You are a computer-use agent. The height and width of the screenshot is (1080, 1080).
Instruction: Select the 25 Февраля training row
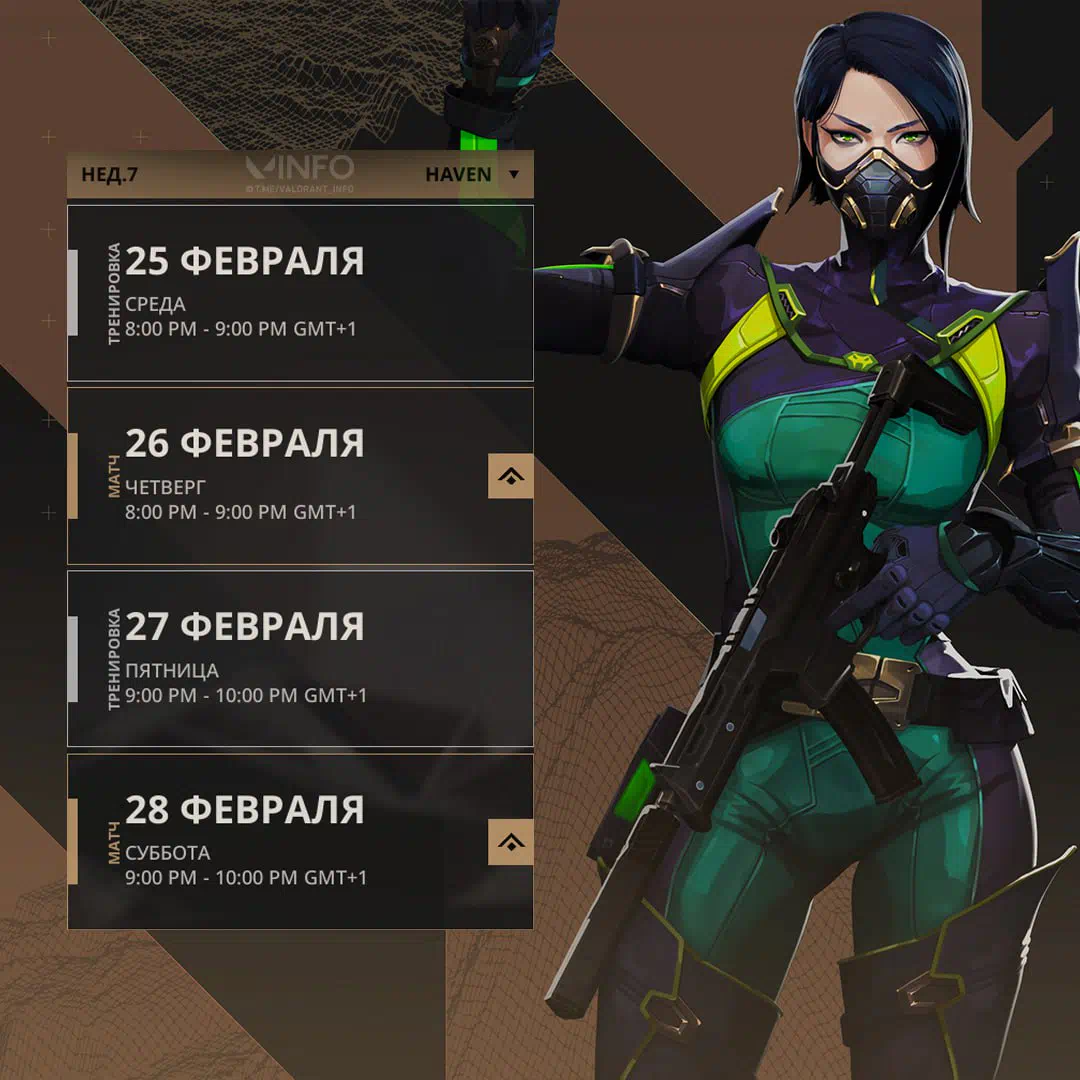click(300, 293)
